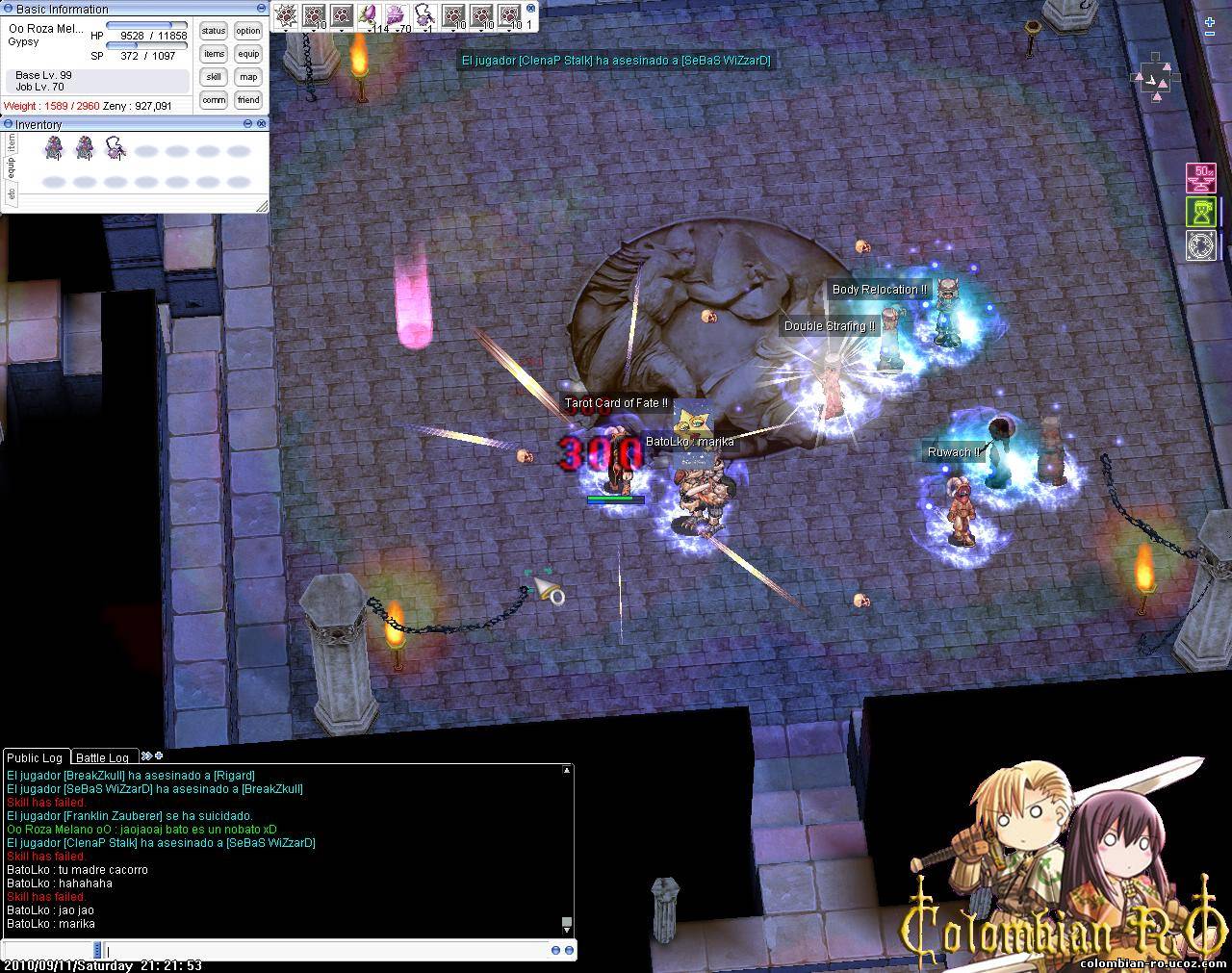
Task: Select the necklace item in inventory
Action: [116, 149]
